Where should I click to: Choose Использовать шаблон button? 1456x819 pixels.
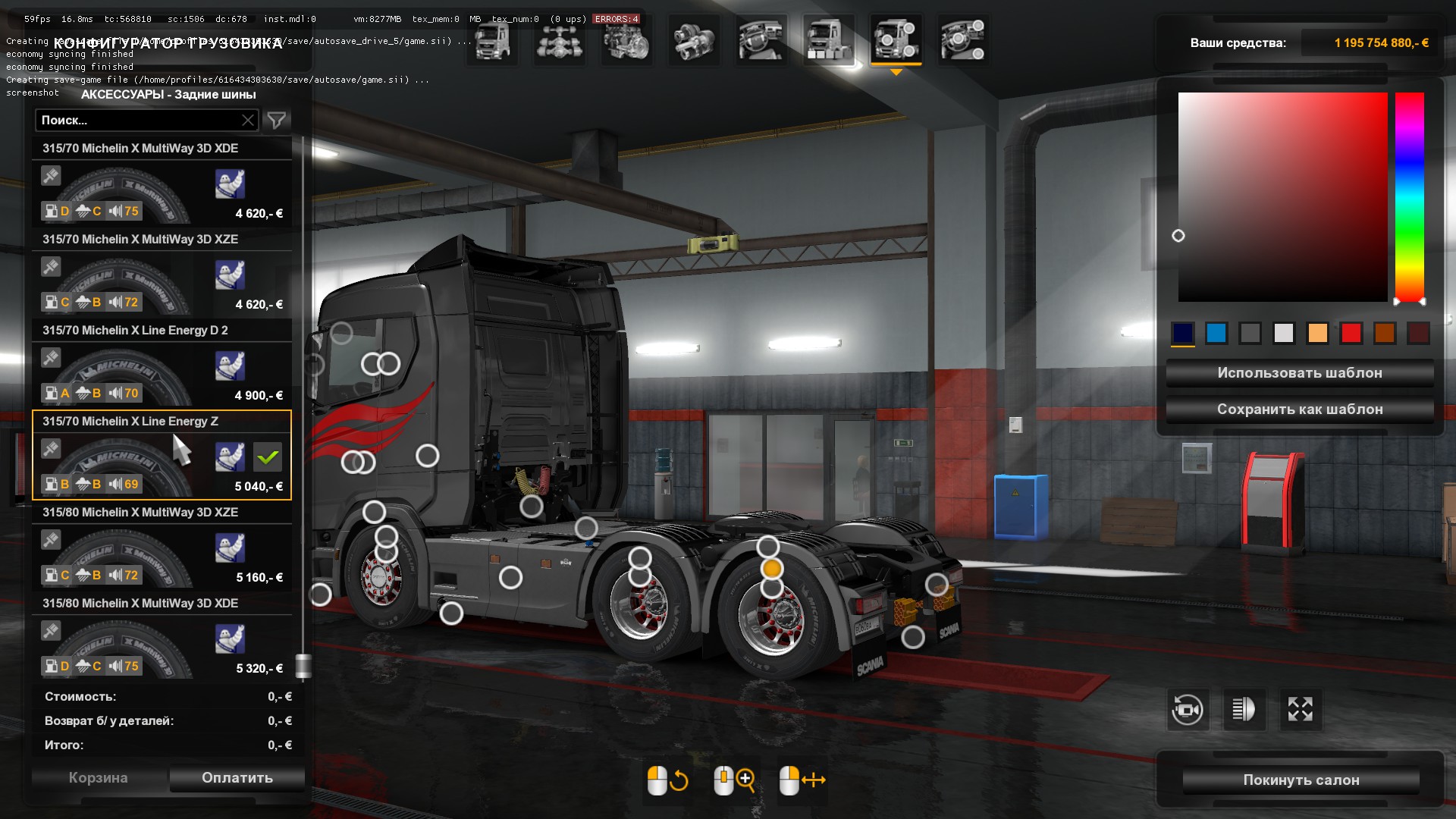coord(1299,373)
